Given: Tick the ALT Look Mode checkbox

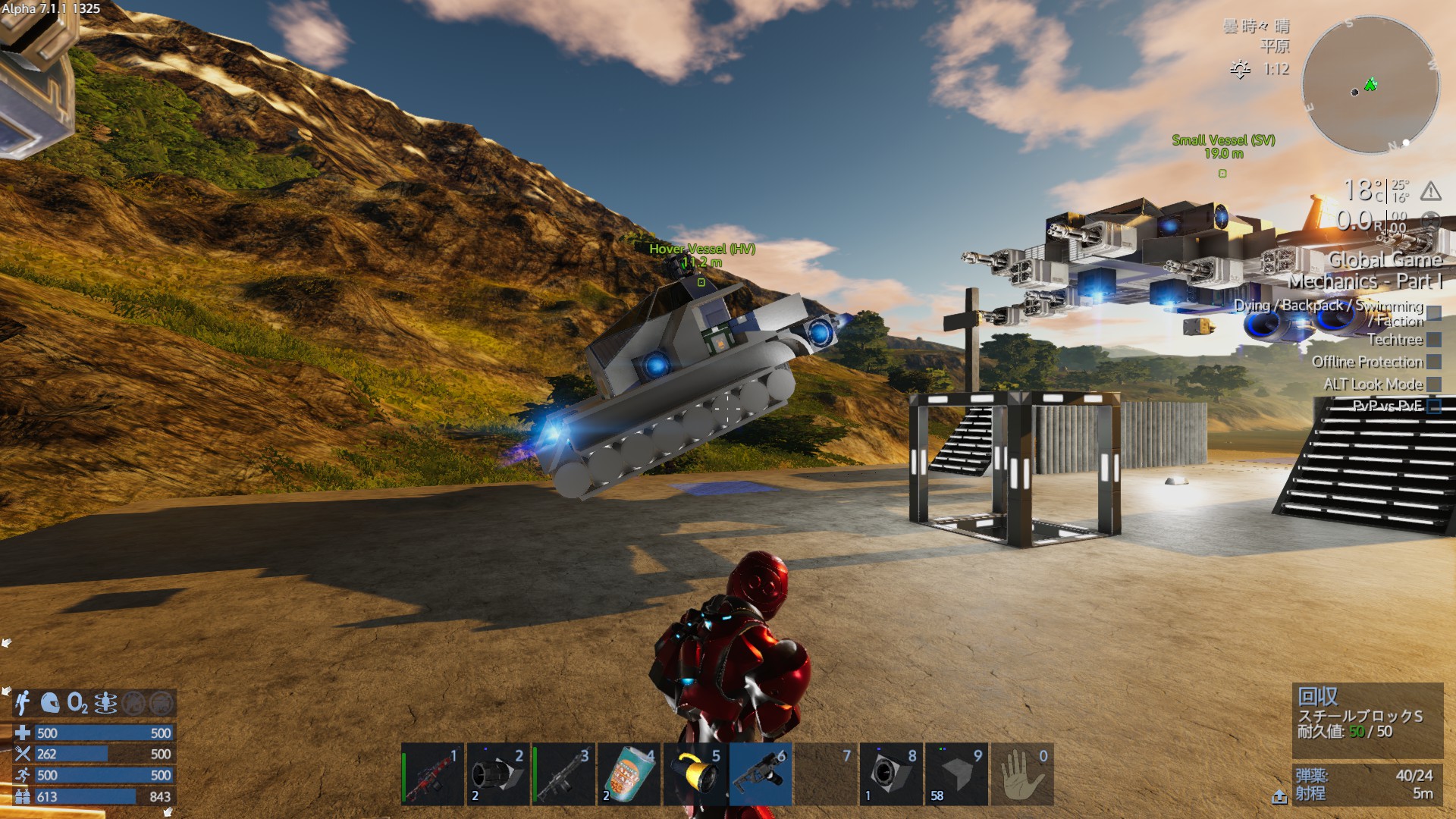Looking at the screenshot, I should [1433, 384].
